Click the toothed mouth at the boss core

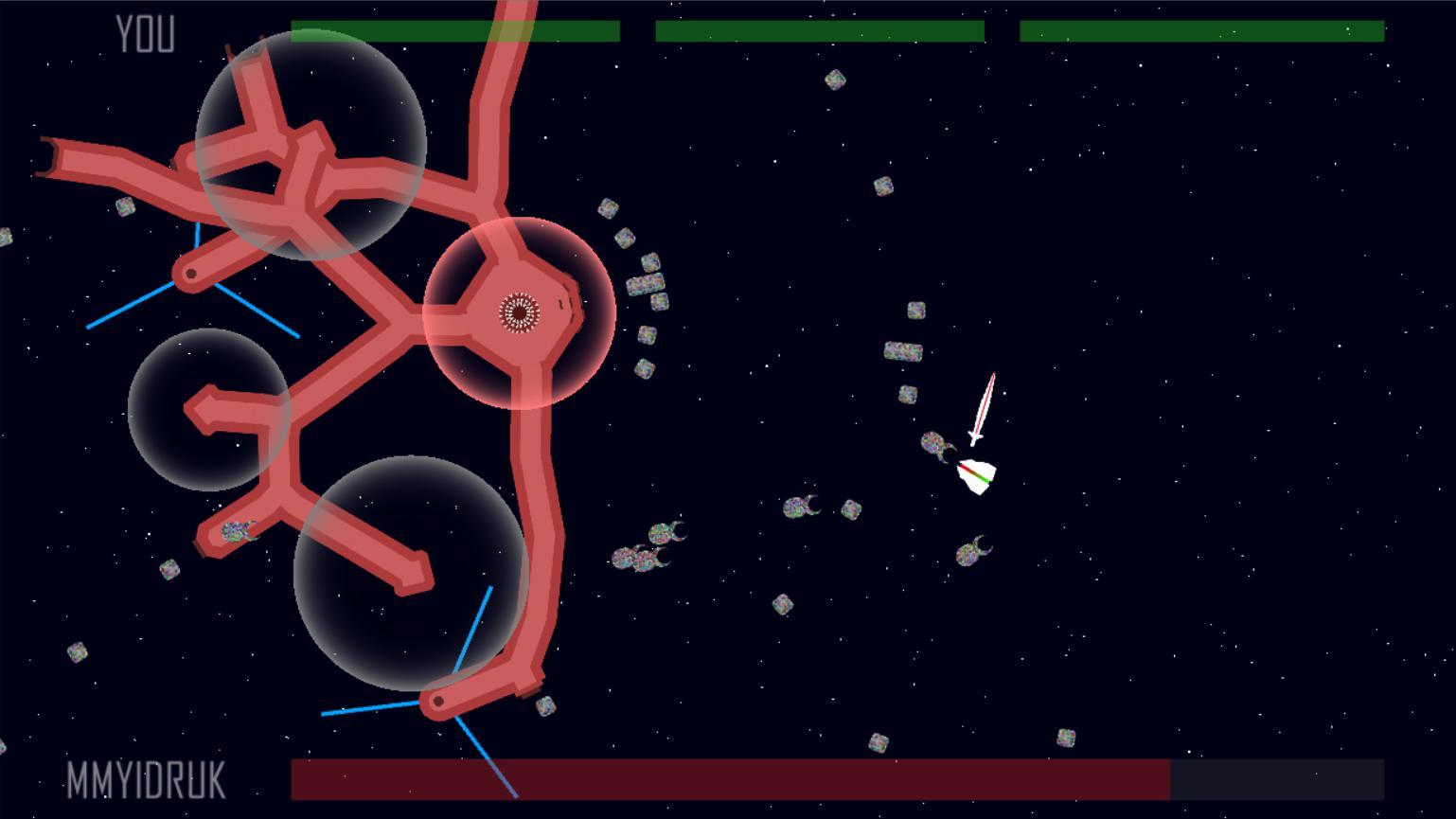point(519,311)
